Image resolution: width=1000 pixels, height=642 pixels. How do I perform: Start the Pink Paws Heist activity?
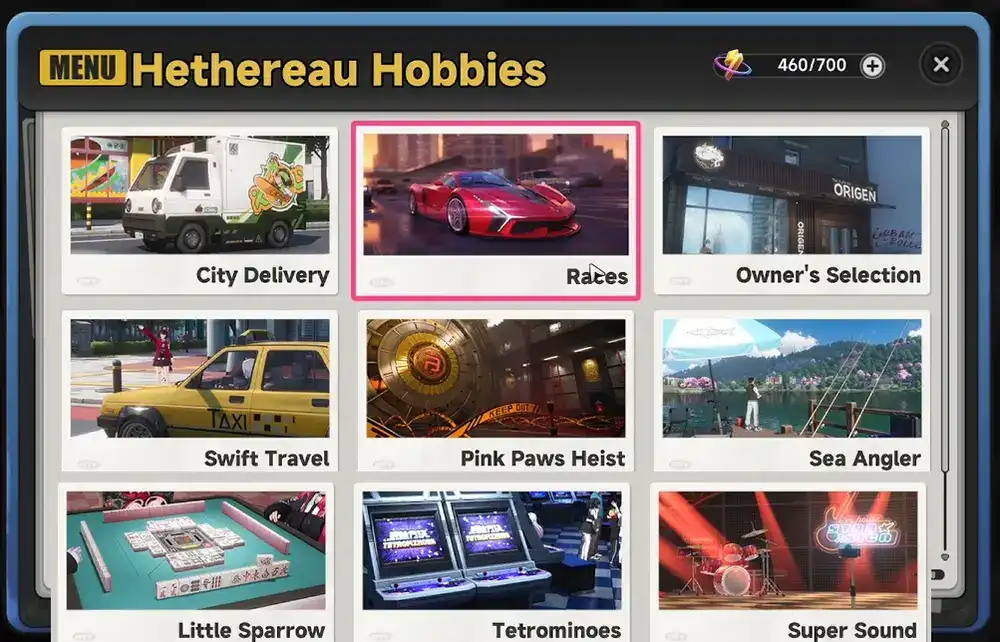496,390
